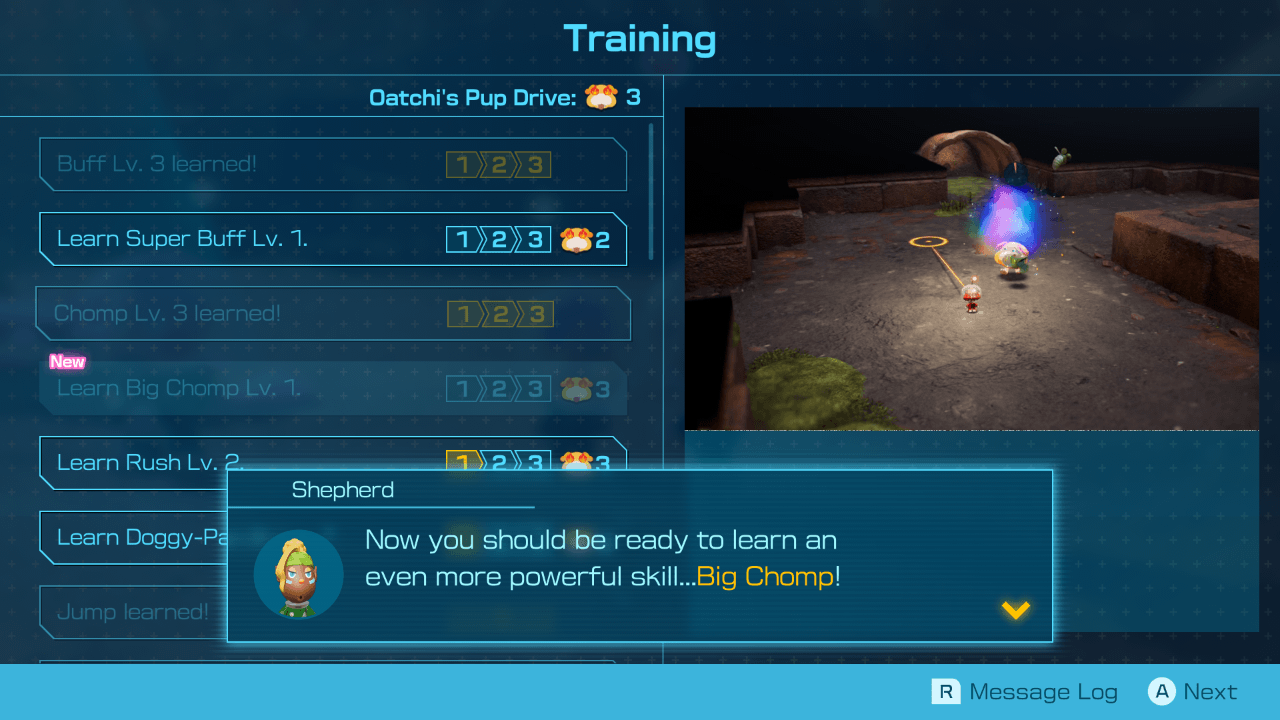Screen dimensions: 1280x720
Task: Click the Pup Drive flame icon in header
Action: (599, 97)
